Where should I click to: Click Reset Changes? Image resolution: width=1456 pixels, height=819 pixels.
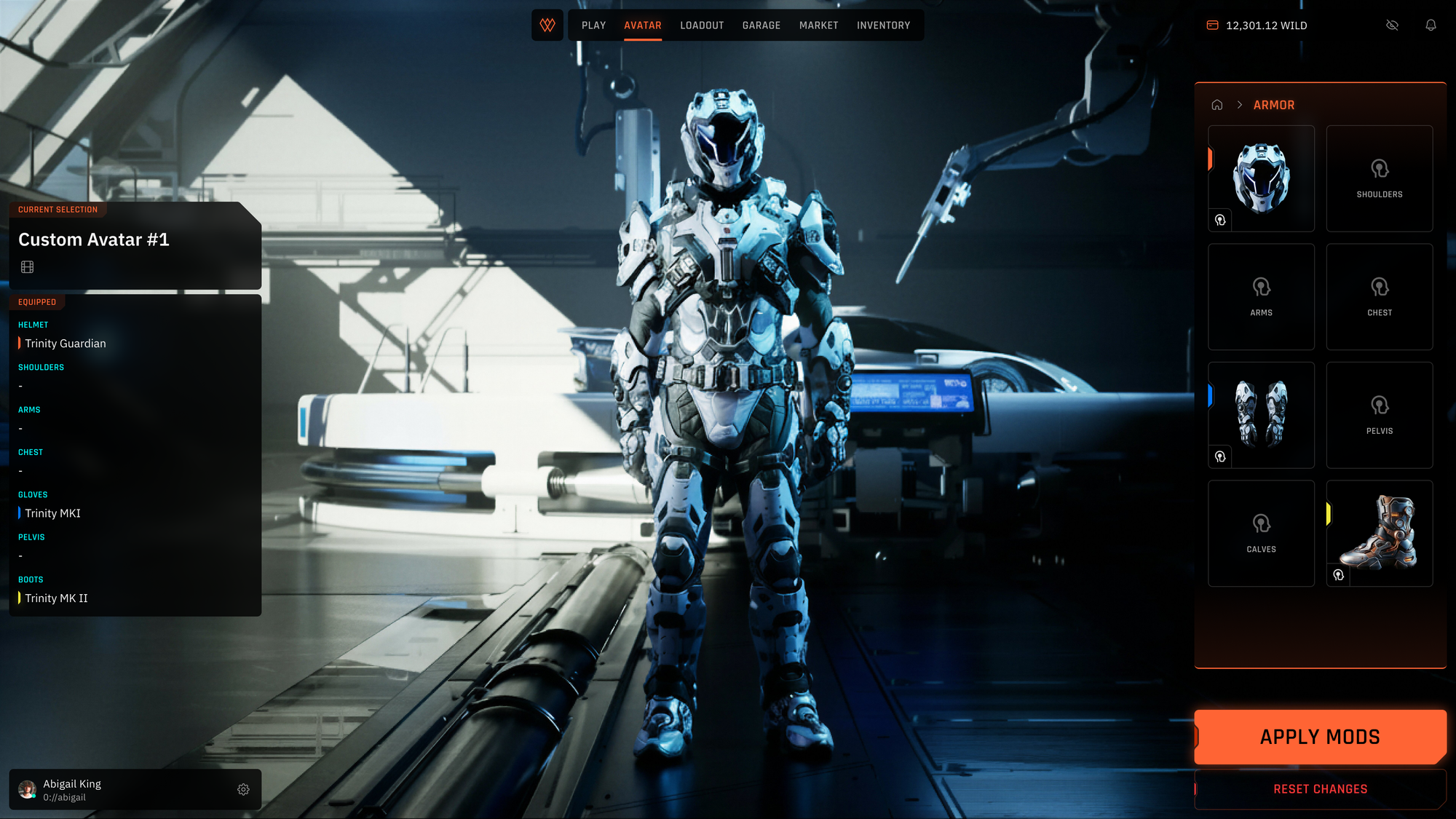click(x=1320, y=789)
